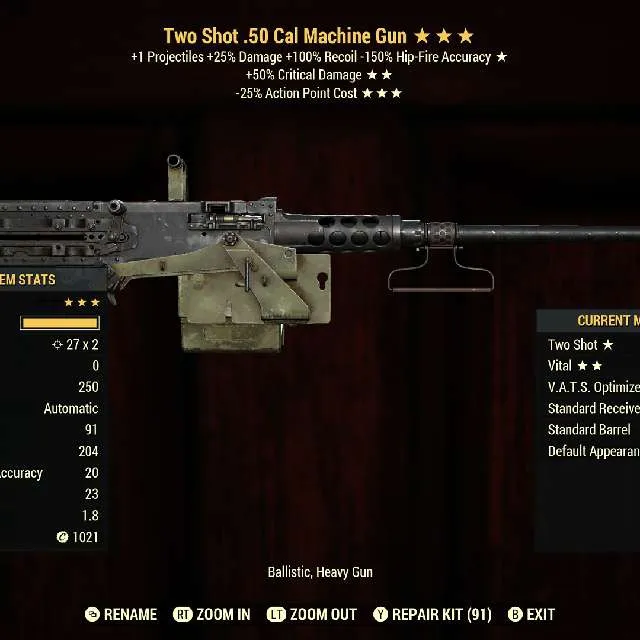The image size is (640, 640).
Task: Exit the weapon inspect screen
Action: [531, 614]
